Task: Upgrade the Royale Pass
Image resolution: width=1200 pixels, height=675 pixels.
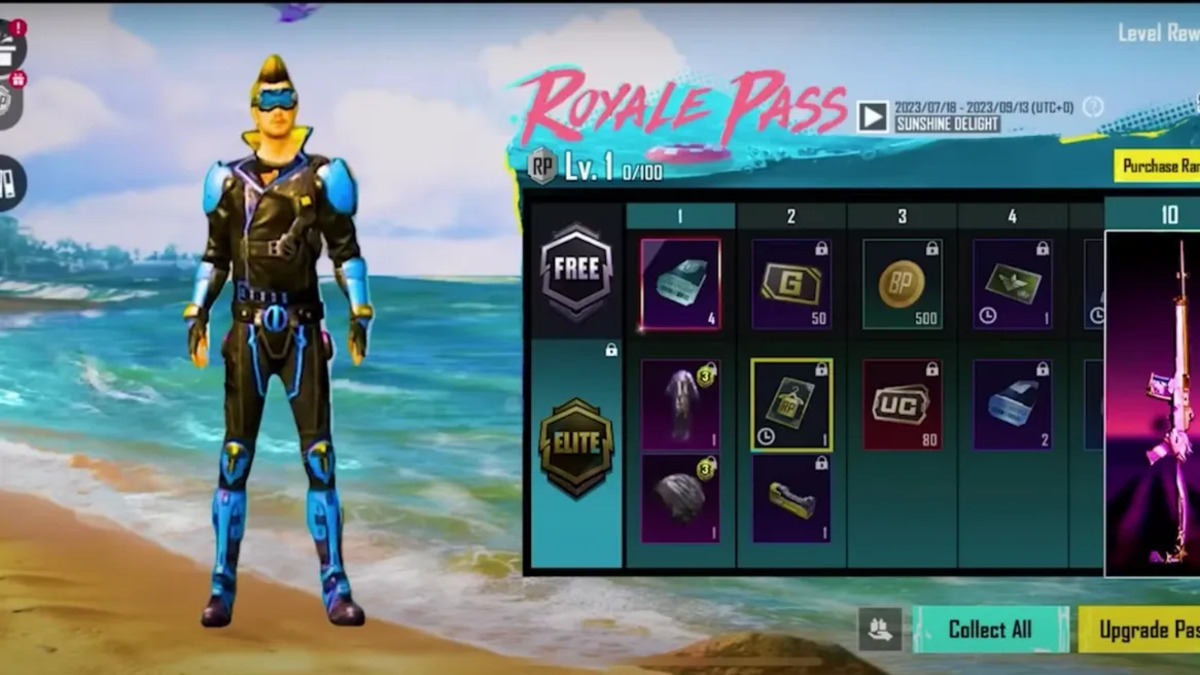Action: click(x=1142, y=630)
